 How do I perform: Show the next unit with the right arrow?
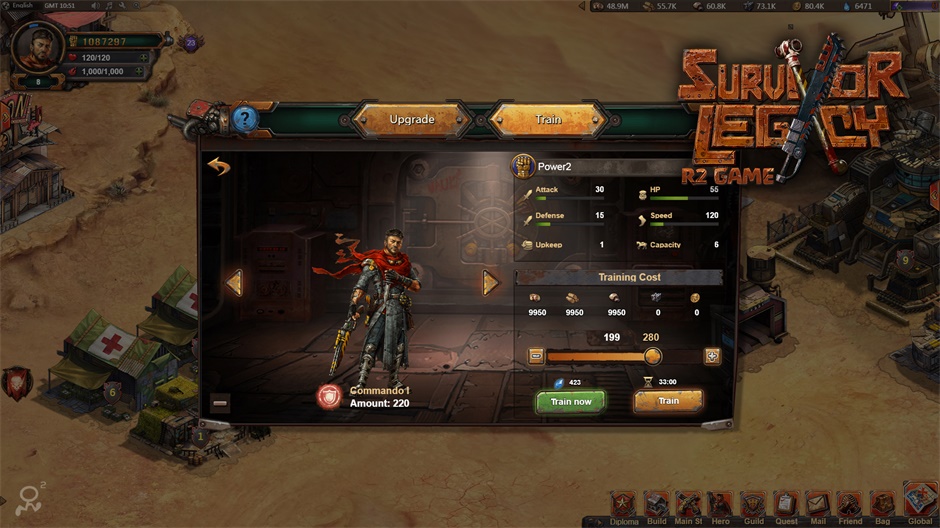tap(490, 283)
